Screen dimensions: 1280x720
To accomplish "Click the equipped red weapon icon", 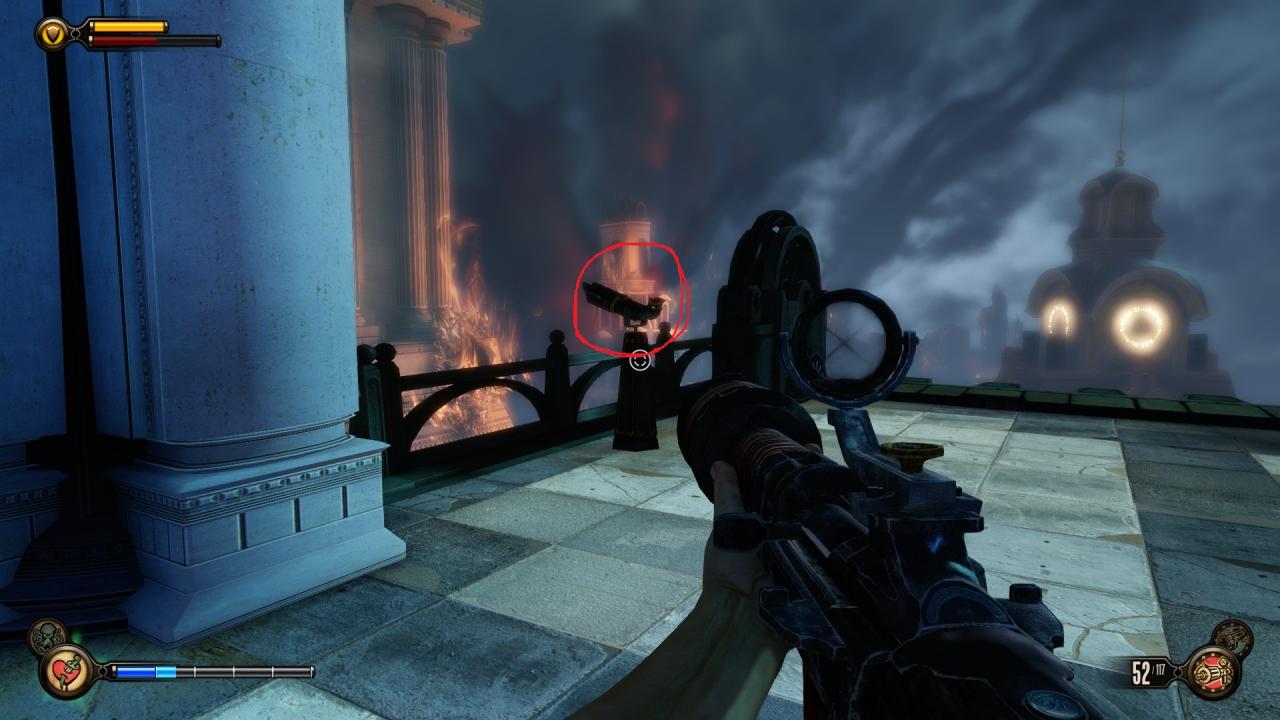I will point(1212,672).
